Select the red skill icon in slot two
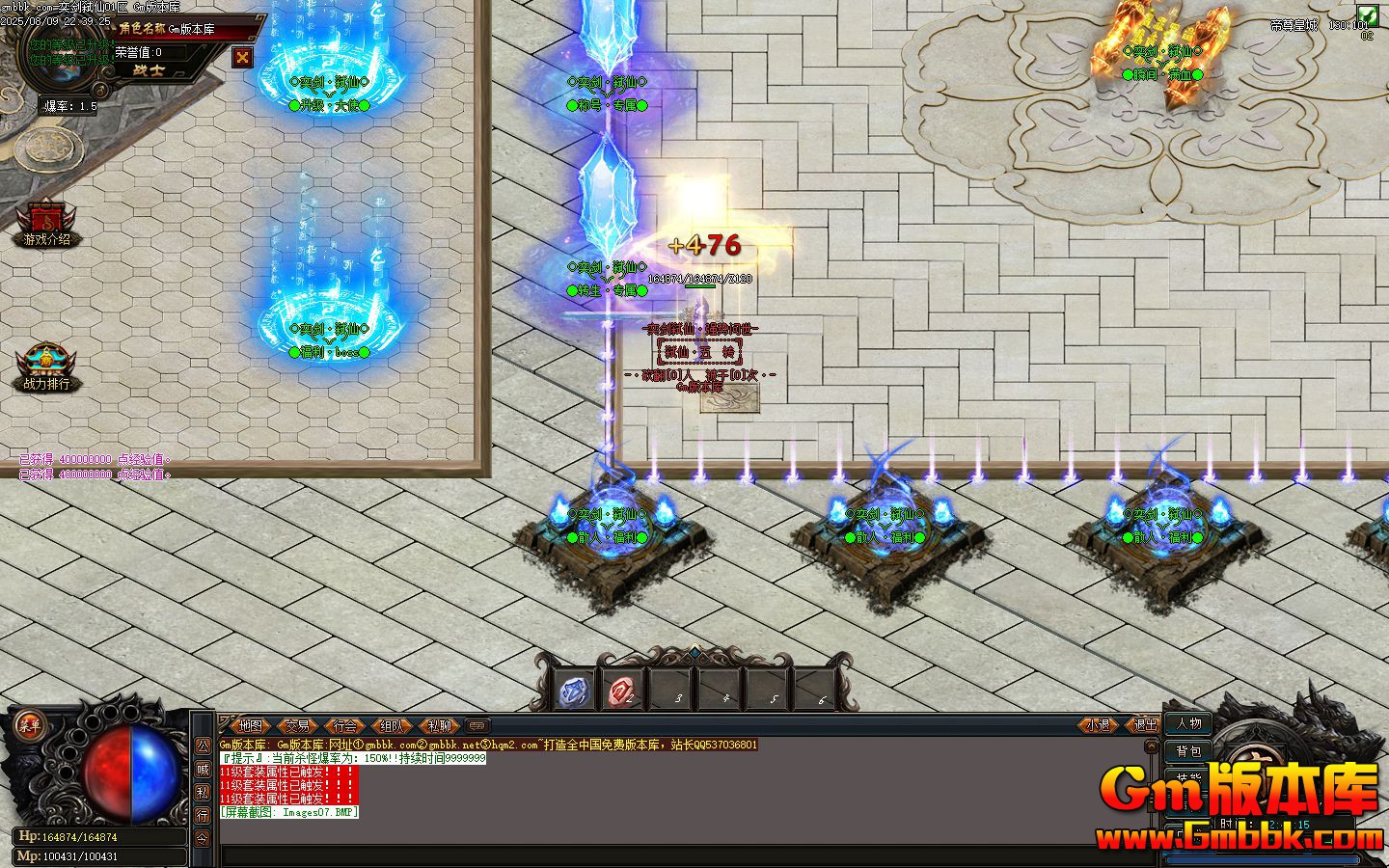 (622, 689)
